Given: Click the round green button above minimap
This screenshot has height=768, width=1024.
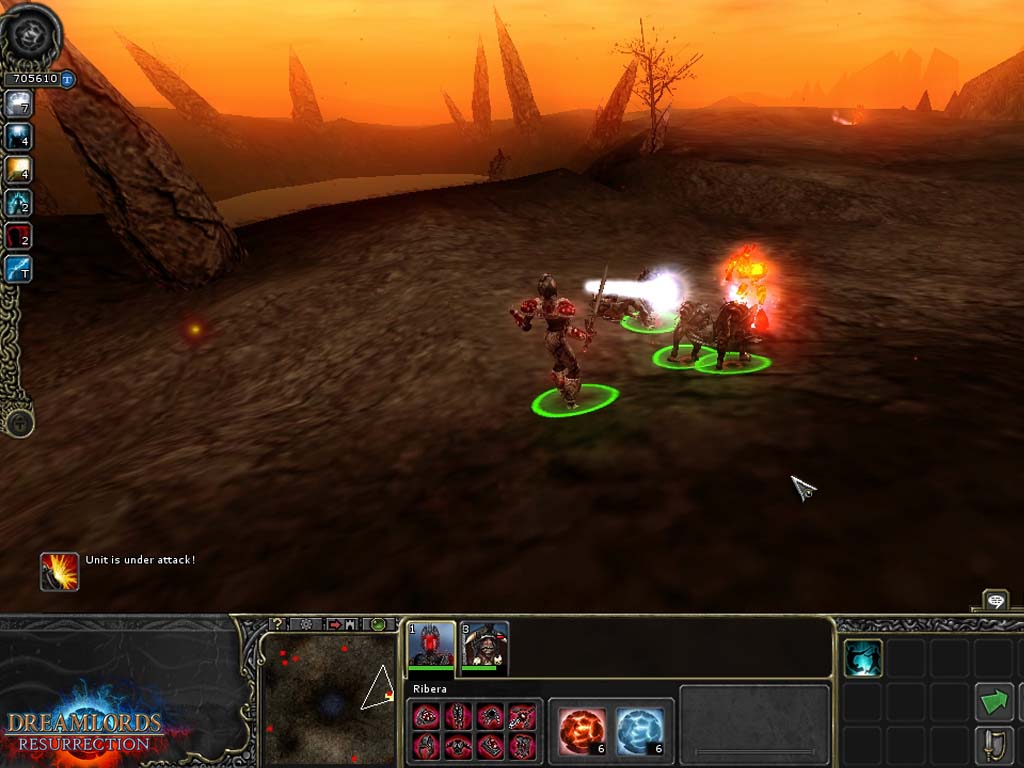Looking at the screenshot, I should [378, 624].
